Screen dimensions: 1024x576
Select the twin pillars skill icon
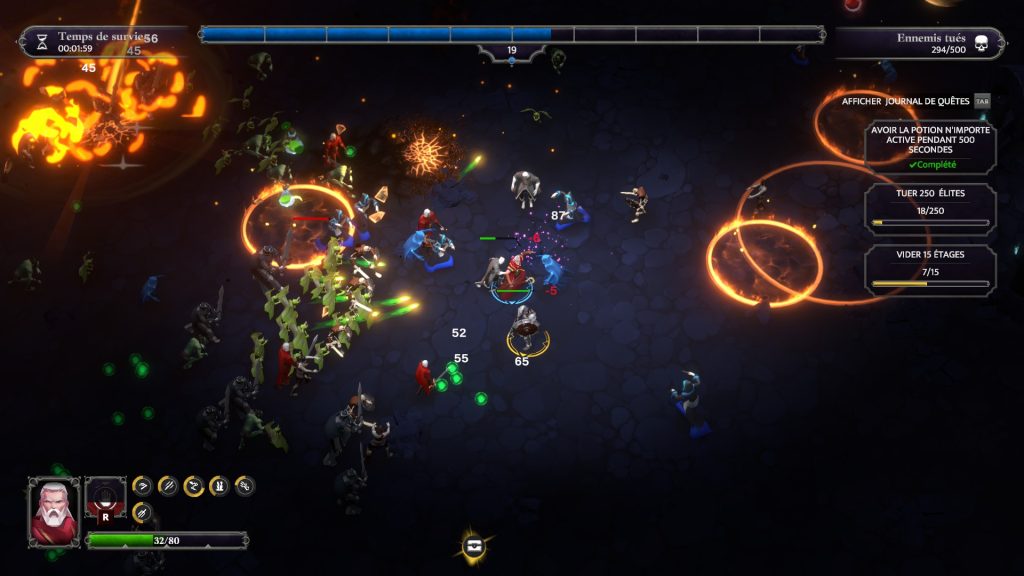point(219,486)
